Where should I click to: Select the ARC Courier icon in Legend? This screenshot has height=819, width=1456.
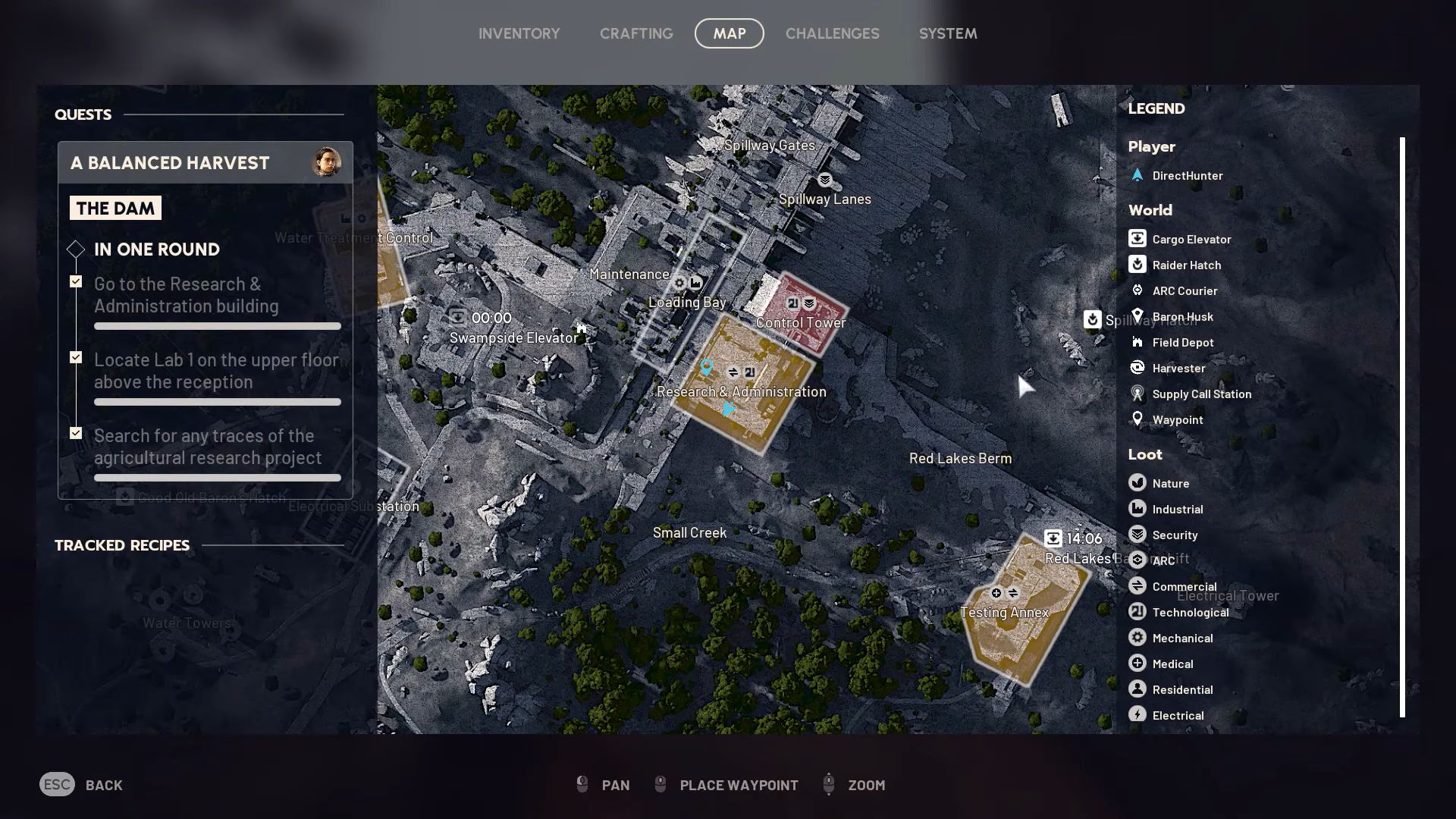click(x=1137, y=290)
